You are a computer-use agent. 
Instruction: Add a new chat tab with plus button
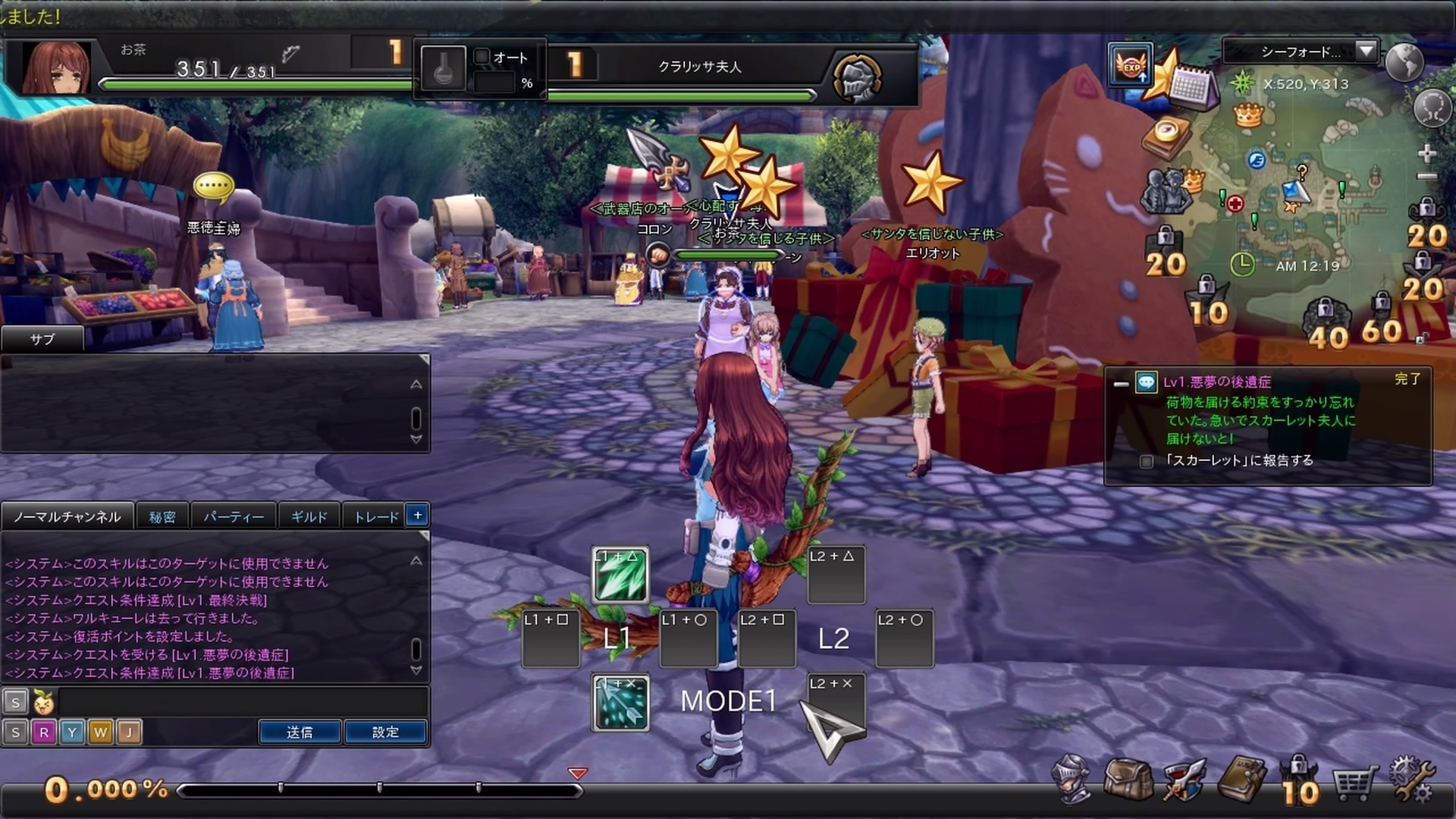(x=417, y=515)
